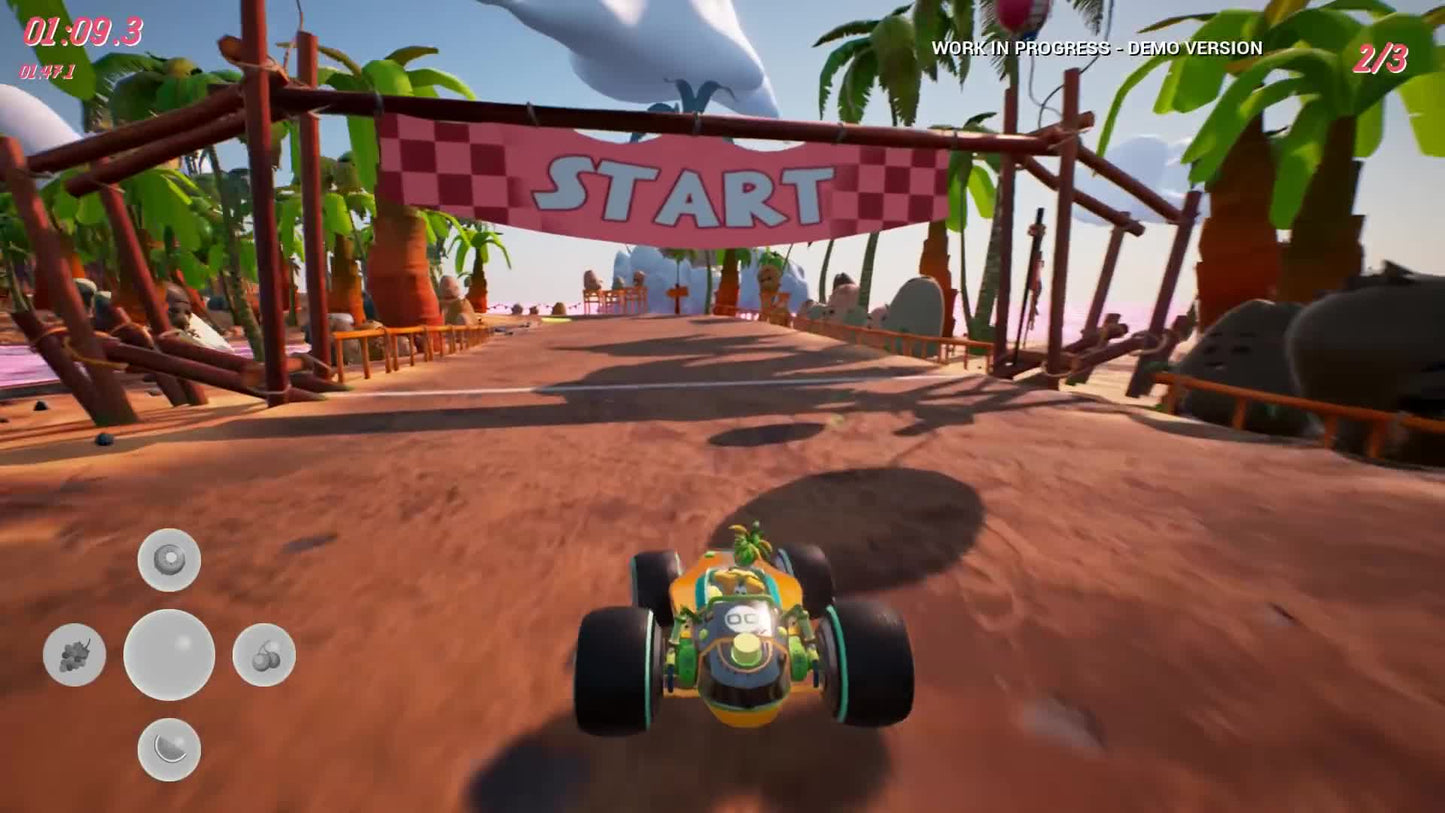Screen dimensions: 1445x813
Task: Toggle the kiwi ability control
Action: [168, 558]
